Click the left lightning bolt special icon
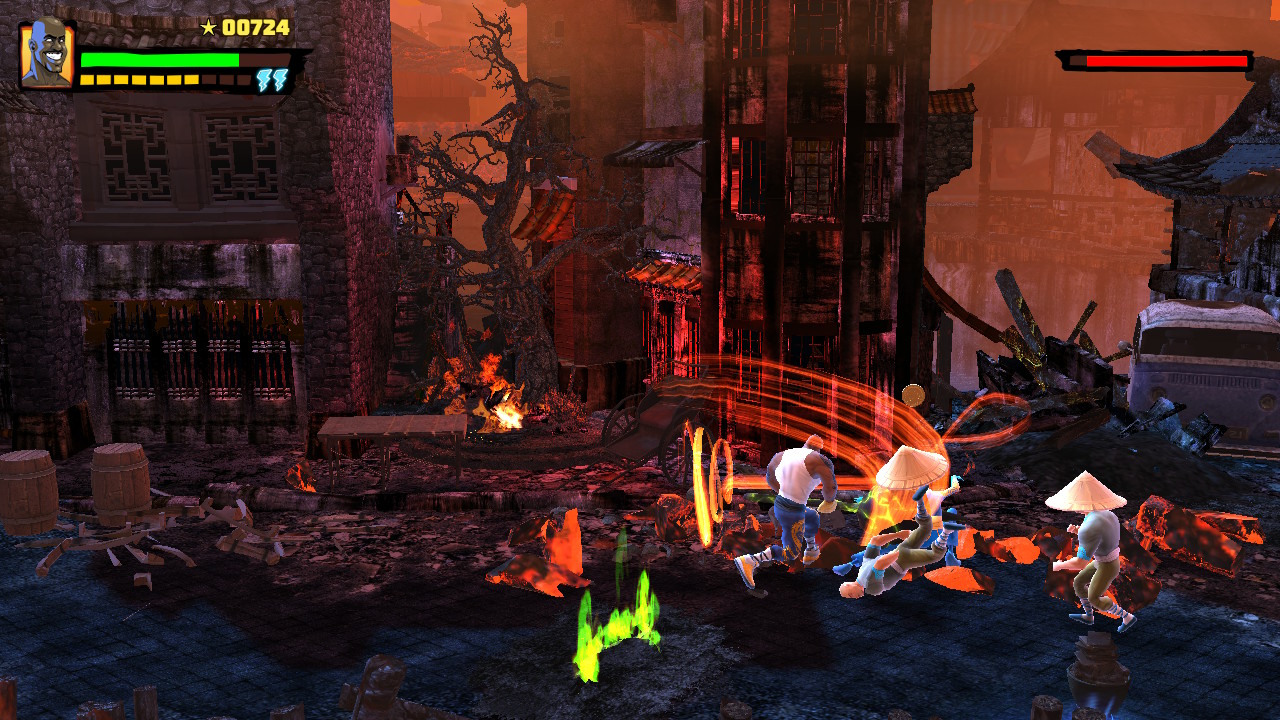This screenshot has width=1280, height=720. click(264, 79)
